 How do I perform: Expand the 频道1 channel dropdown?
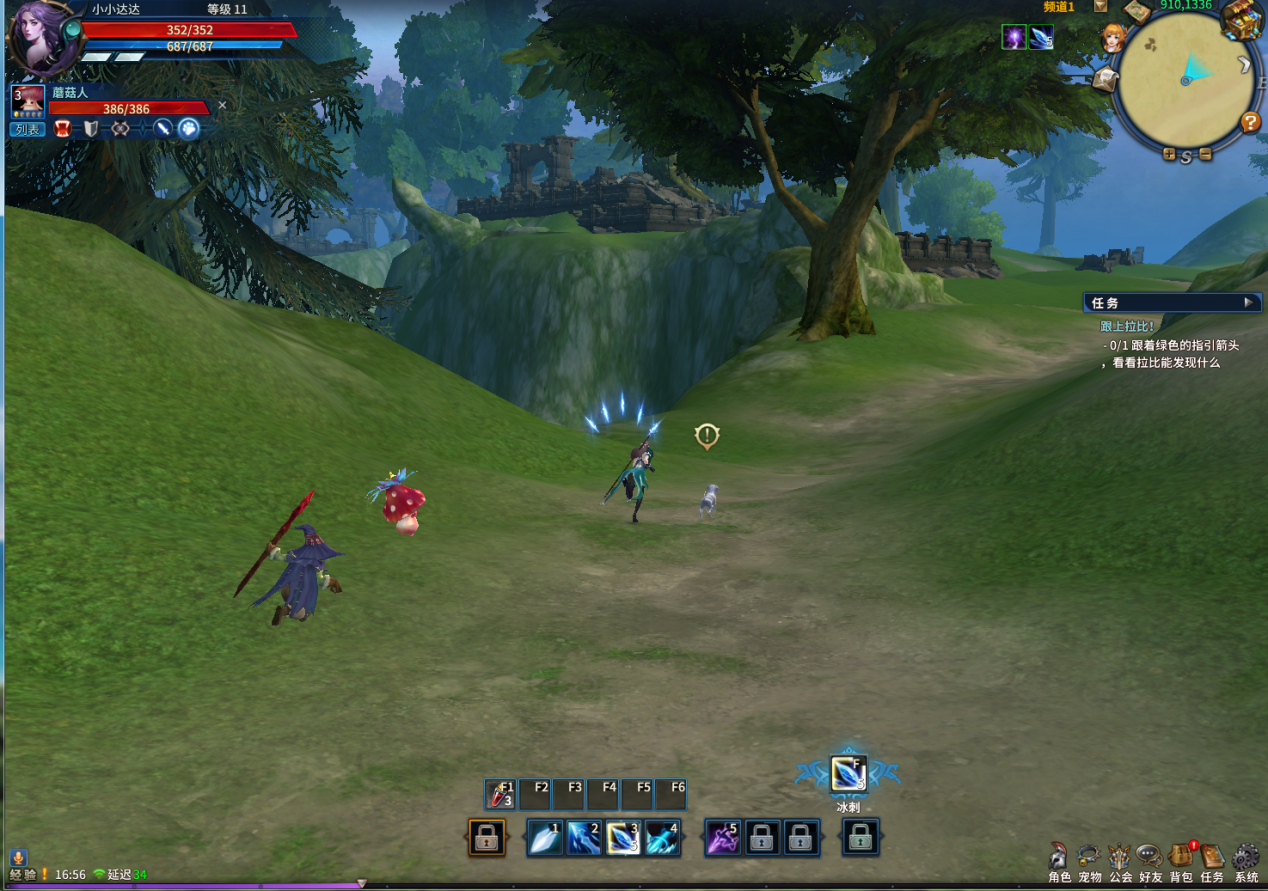tap(1100, 6)
